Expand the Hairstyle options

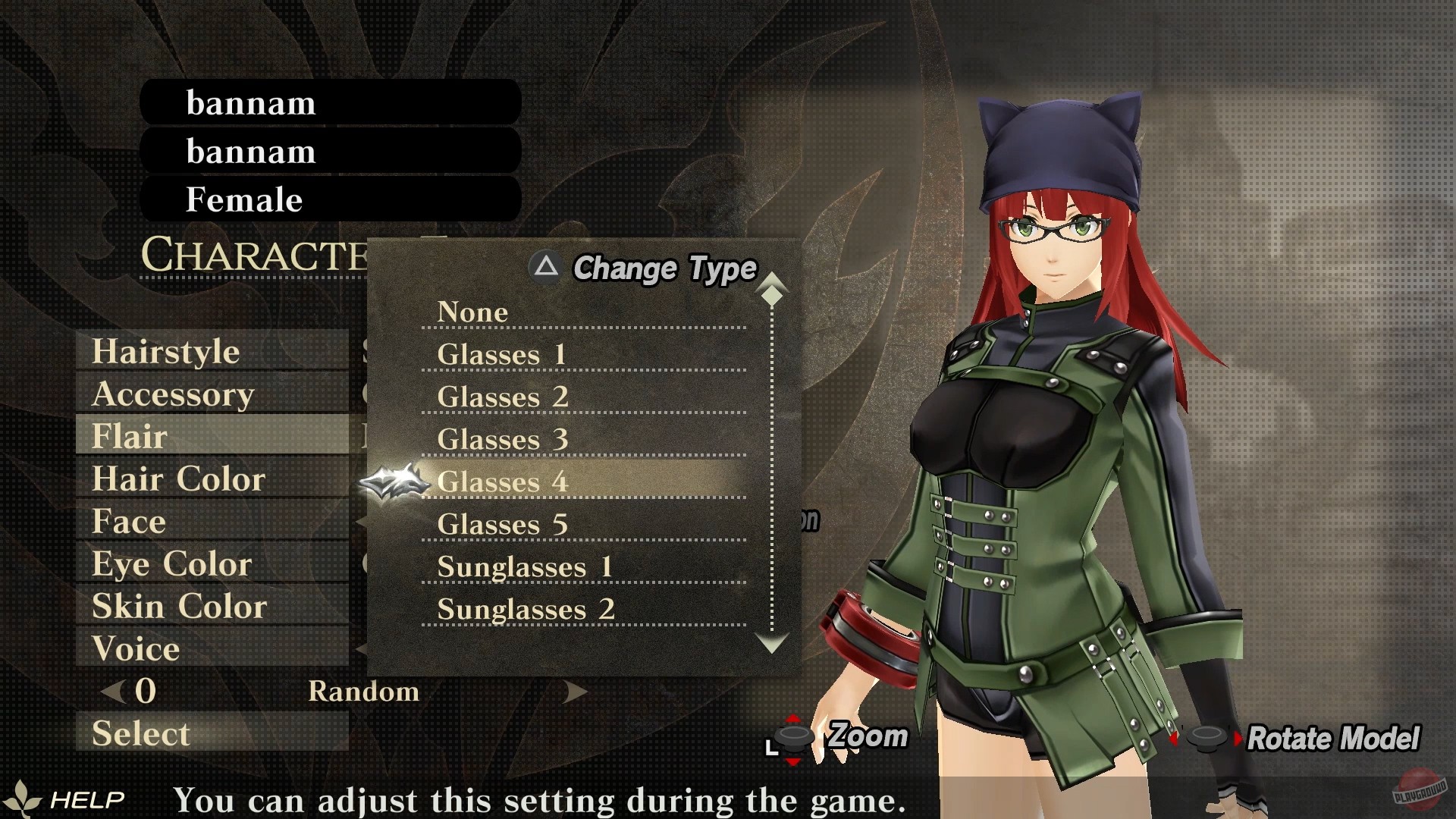click(x=165, y=351)
